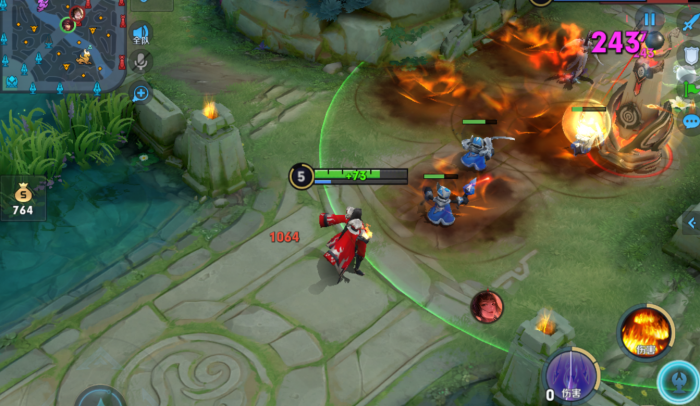Toggle the team voice speaker icon
700x406 pixels.
[141, 35]
